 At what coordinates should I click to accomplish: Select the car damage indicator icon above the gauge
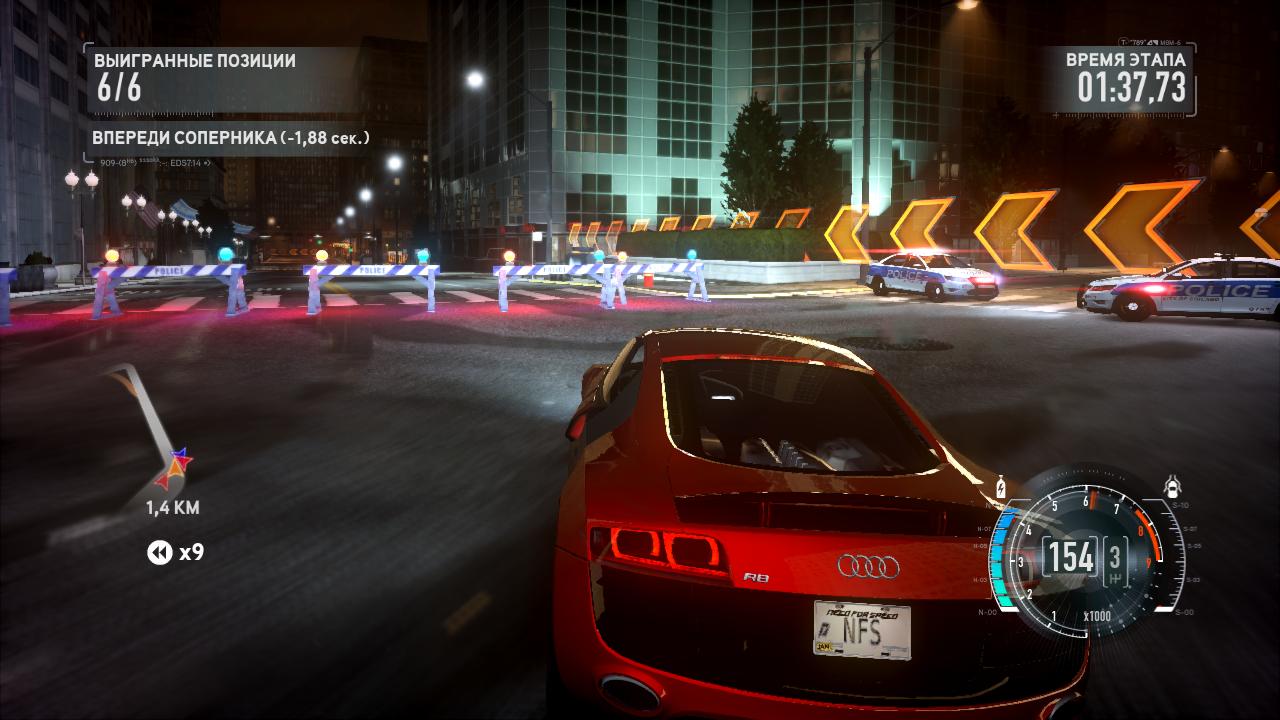coord(1173,486)
